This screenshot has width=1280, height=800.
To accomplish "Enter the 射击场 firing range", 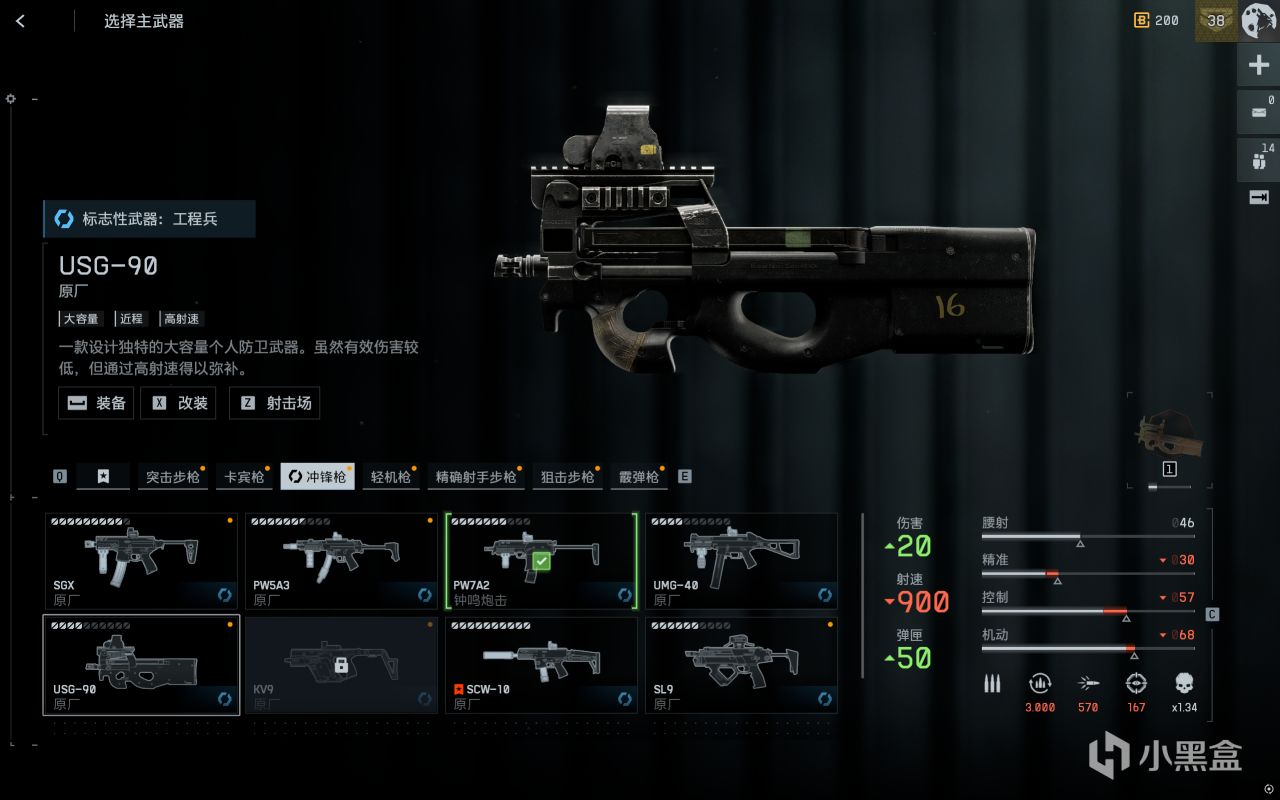I will click(x=274, y=403).
